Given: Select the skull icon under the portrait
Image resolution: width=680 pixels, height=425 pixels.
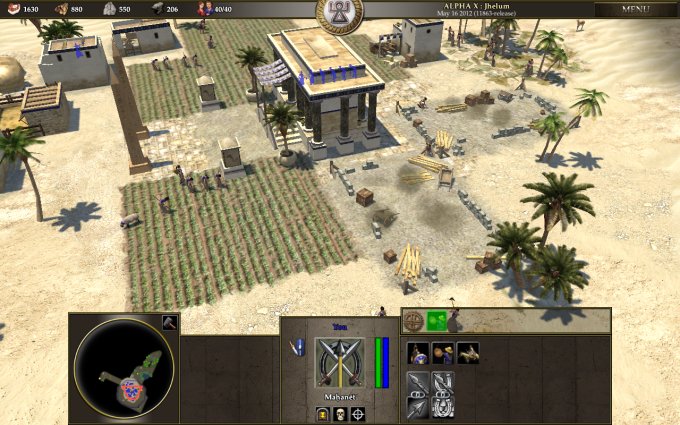Looking at the screenshot, I should 340,414.
